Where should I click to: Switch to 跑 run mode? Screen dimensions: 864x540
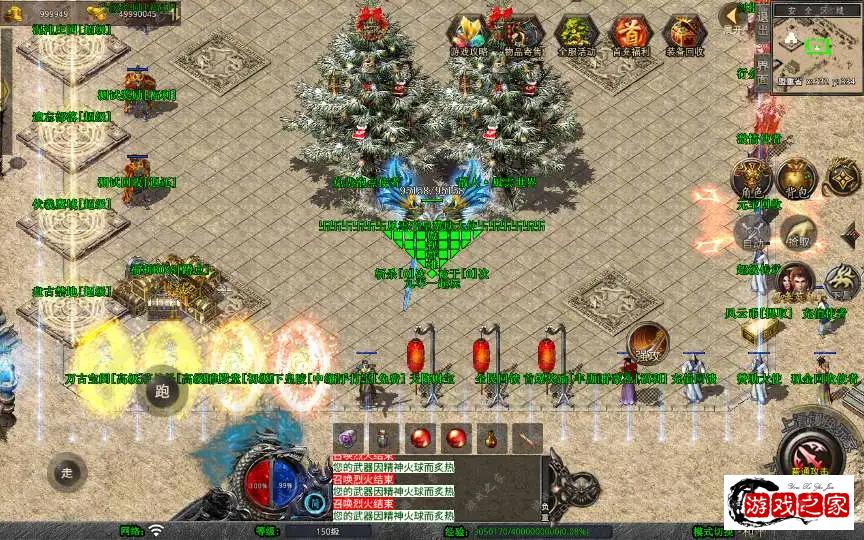click(165, 390)
